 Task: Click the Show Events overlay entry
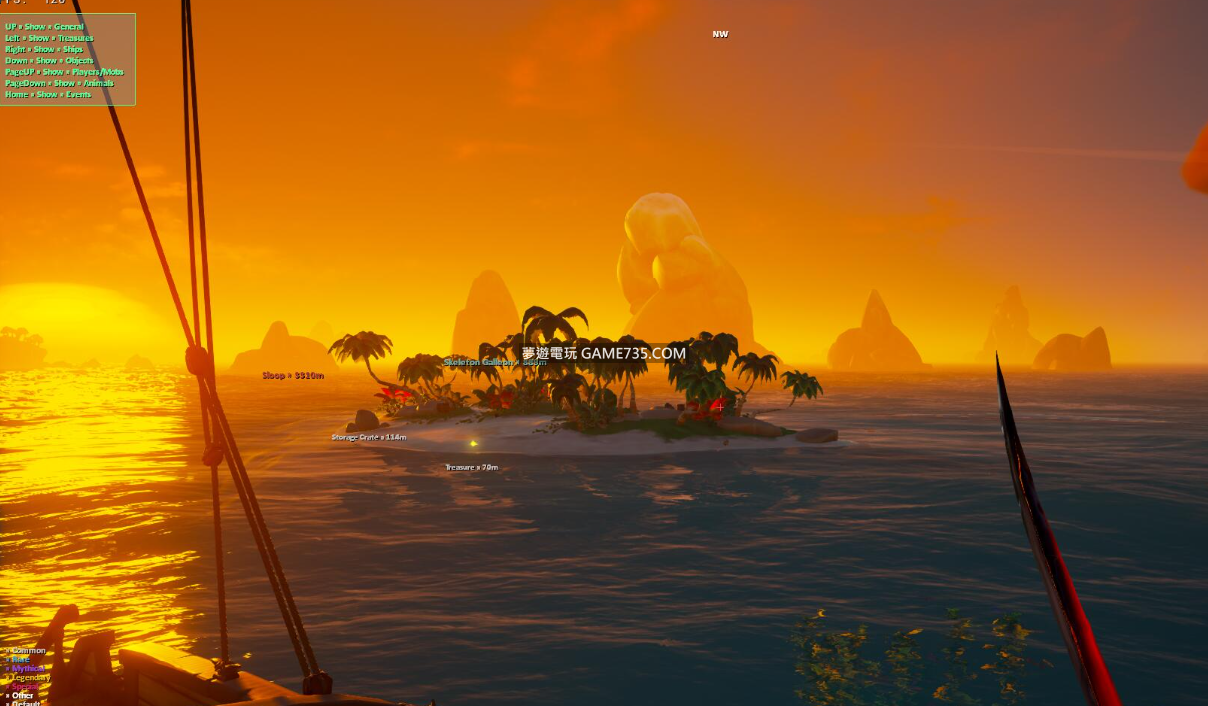(48, 95)
